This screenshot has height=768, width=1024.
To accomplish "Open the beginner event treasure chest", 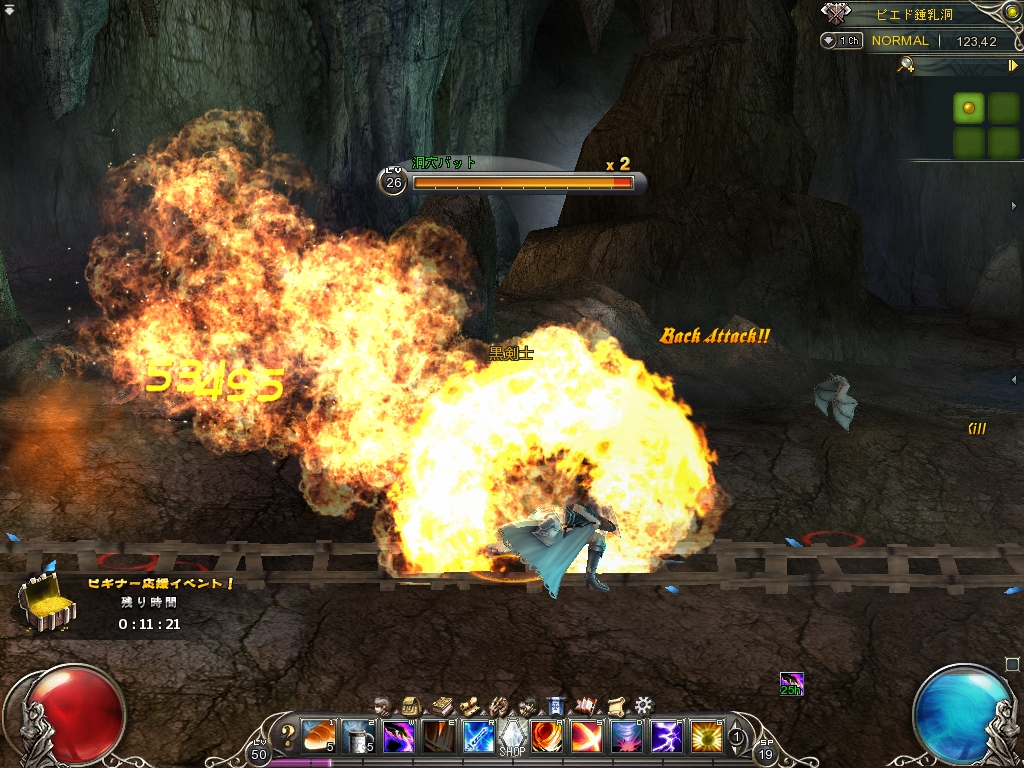I will 46,604.
